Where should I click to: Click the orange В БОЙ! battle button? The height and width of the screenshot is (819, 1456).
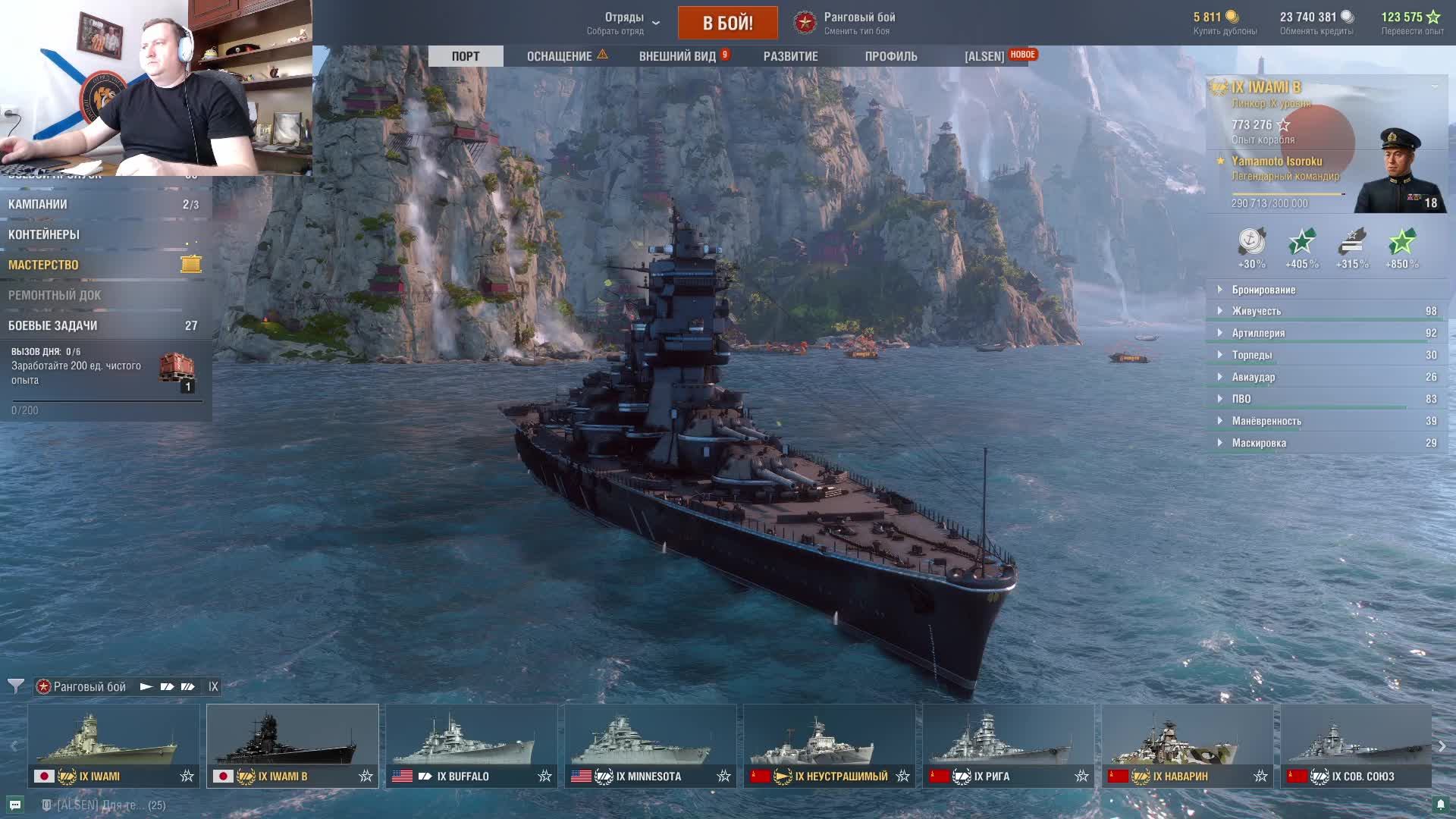[727, 23]
